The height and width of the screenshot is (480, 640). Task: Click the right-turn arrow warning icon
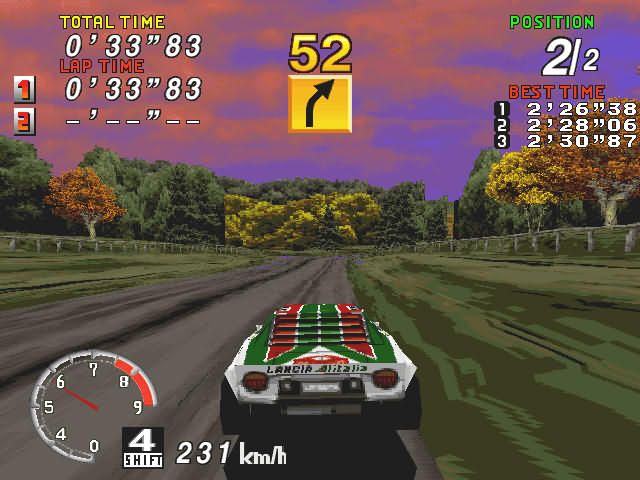[320, 104]
